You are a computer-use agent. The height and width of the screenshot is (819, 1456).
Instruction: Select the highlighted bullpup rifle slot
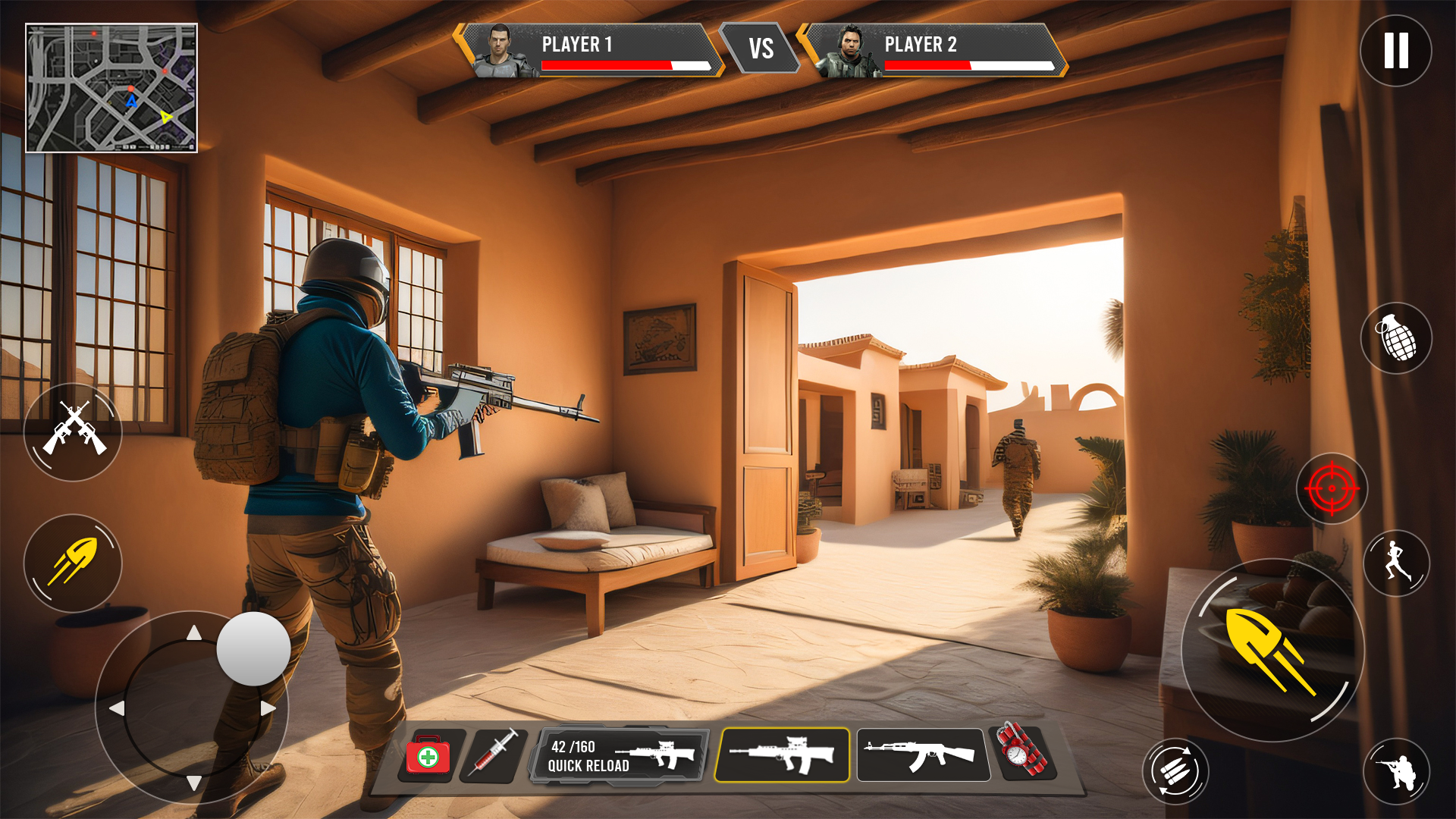[x=782, y=755]
